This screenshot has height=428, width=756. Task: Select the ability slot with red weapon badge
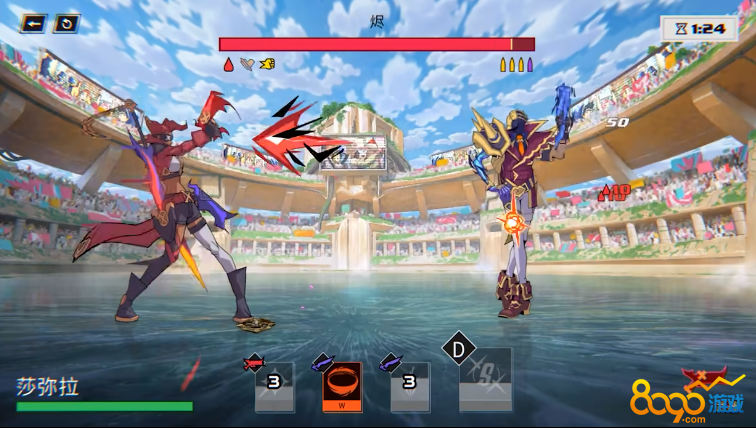pos(274,387)
